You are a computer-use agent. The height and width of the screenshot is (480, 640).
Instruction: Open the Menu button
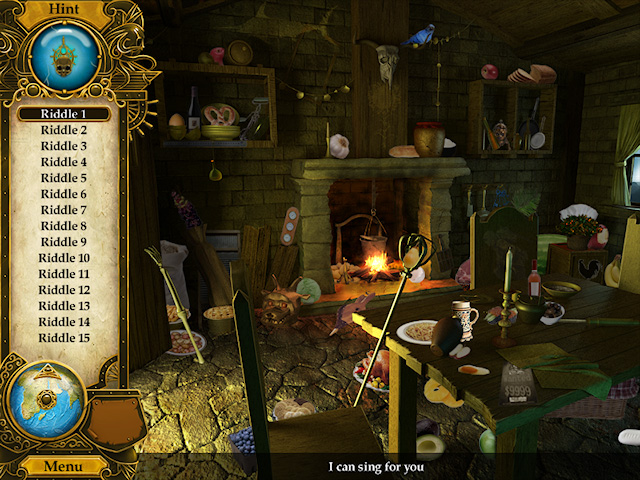point(62,467)
